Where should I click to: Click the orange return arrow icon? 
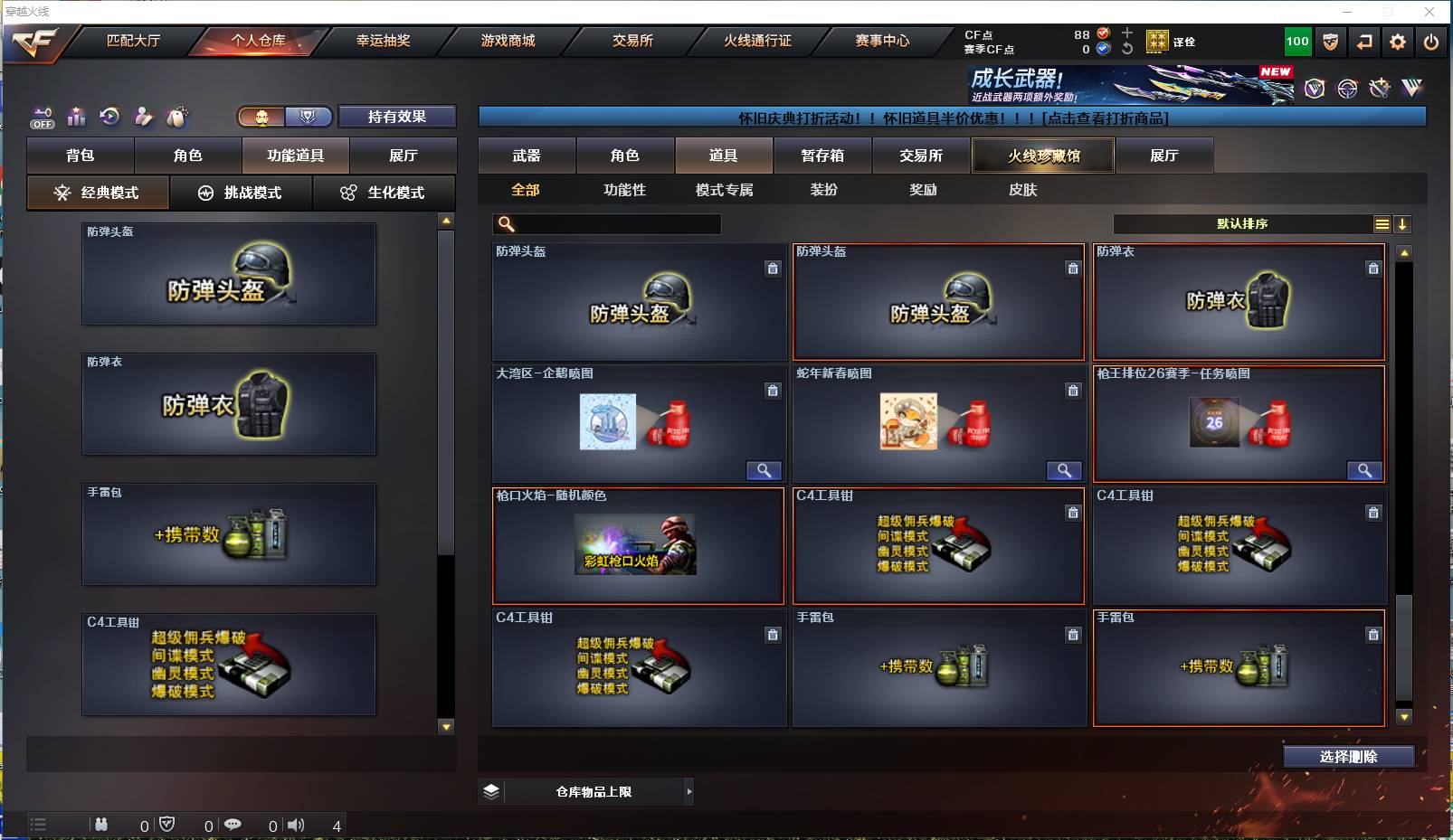point(1365,42)
